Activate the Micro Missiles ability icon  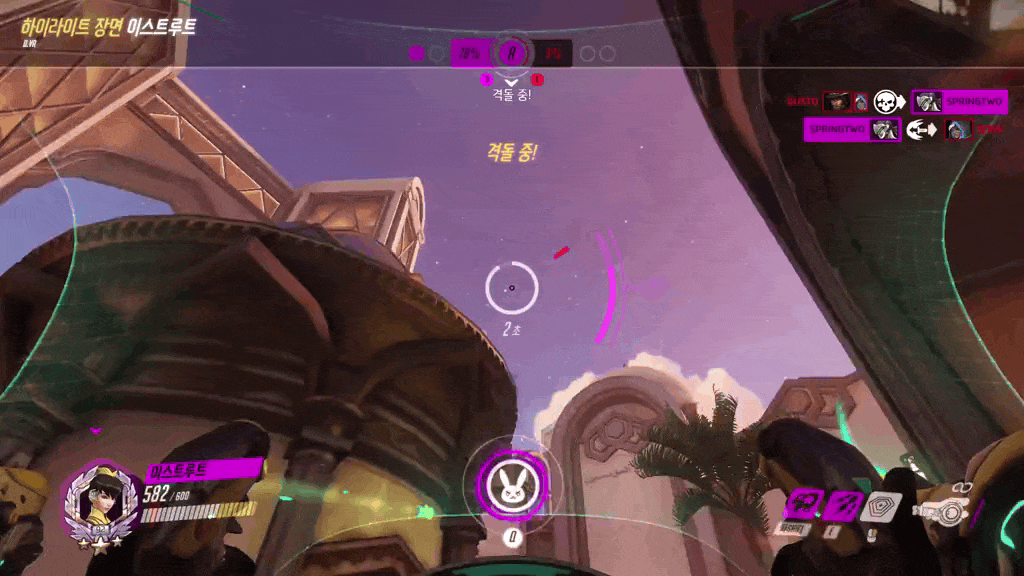(840, 505)
